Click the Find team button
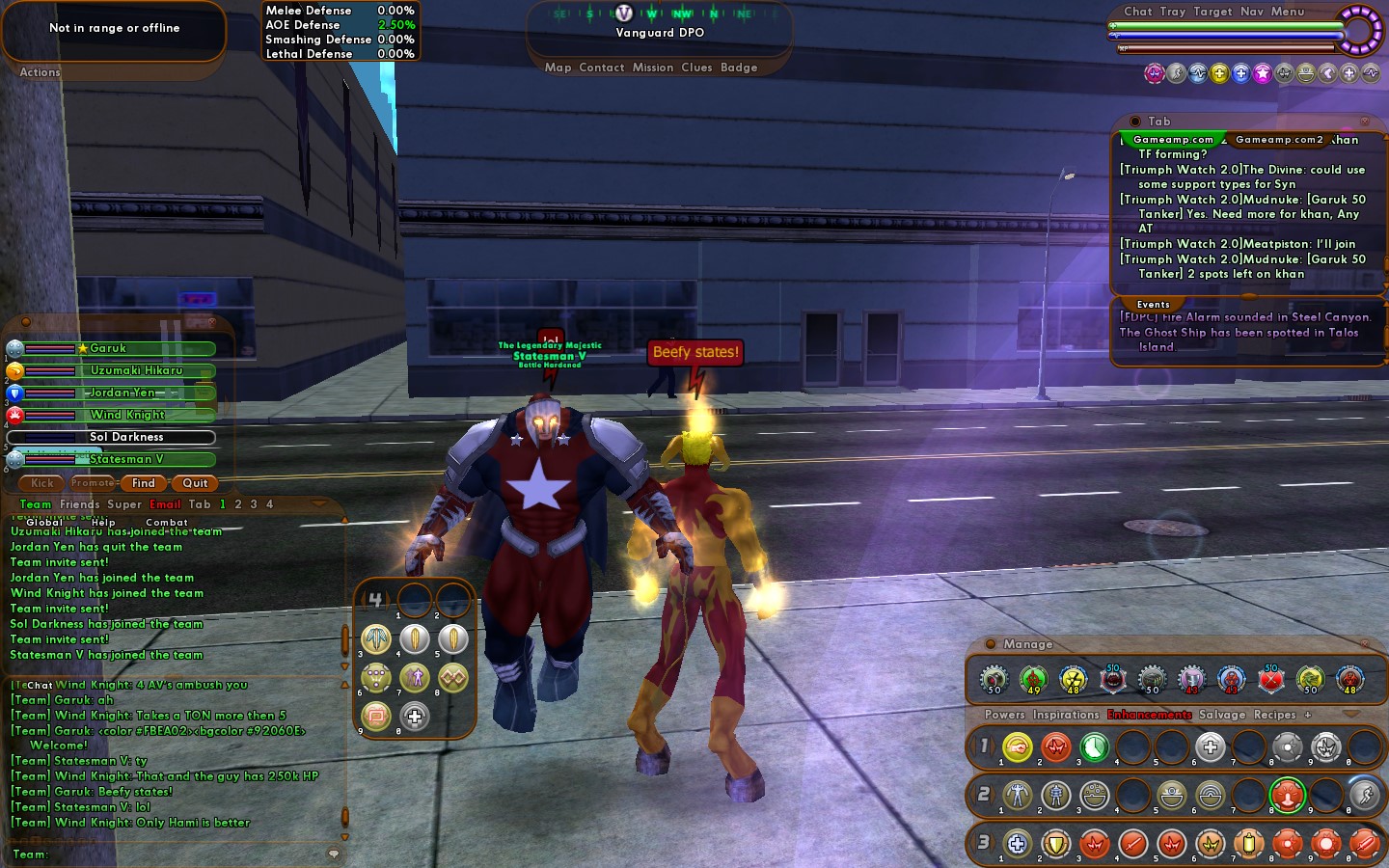 [144, 483]
